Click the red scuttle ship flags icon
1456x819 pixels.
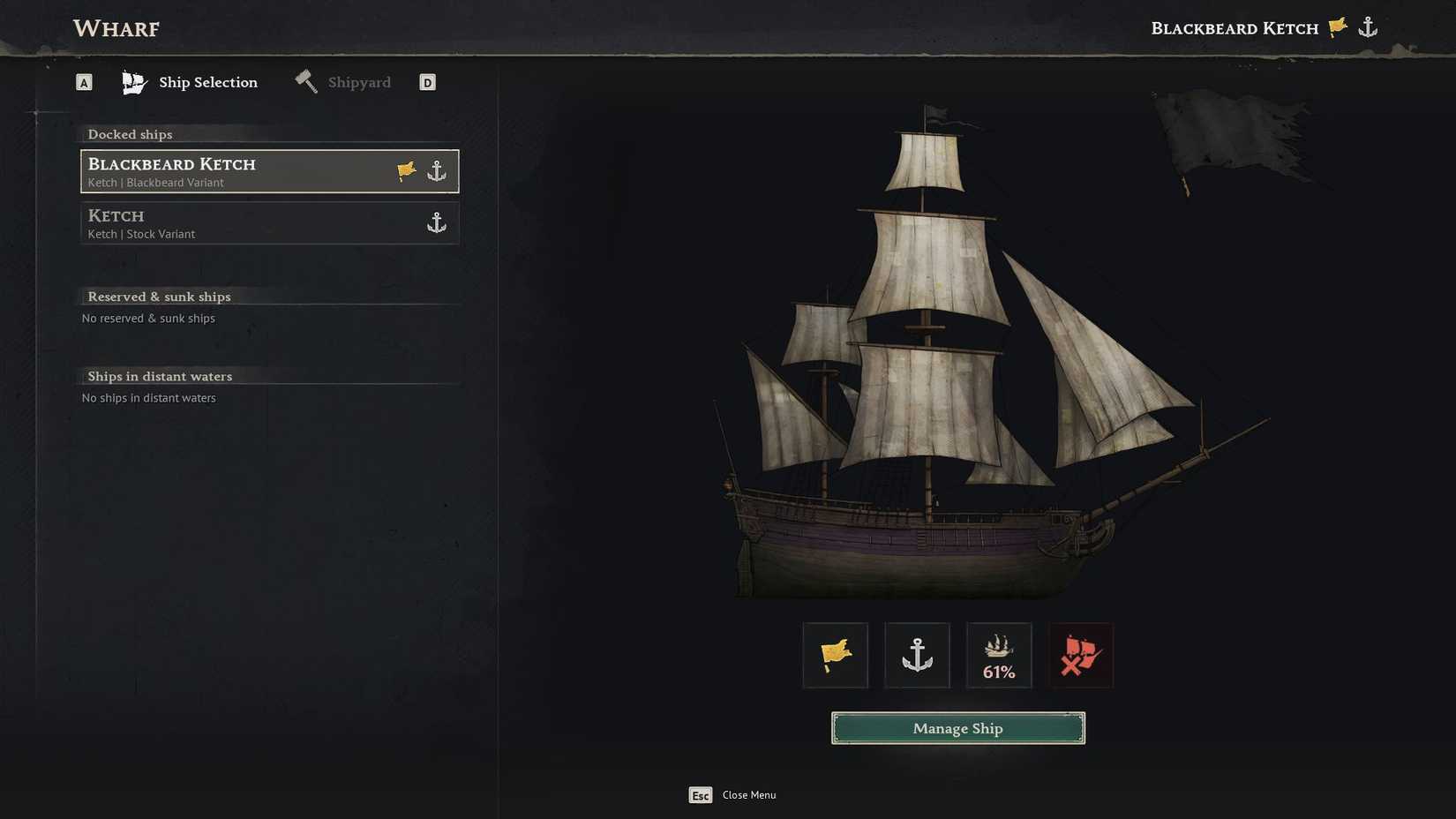[x=1079, y=654]
